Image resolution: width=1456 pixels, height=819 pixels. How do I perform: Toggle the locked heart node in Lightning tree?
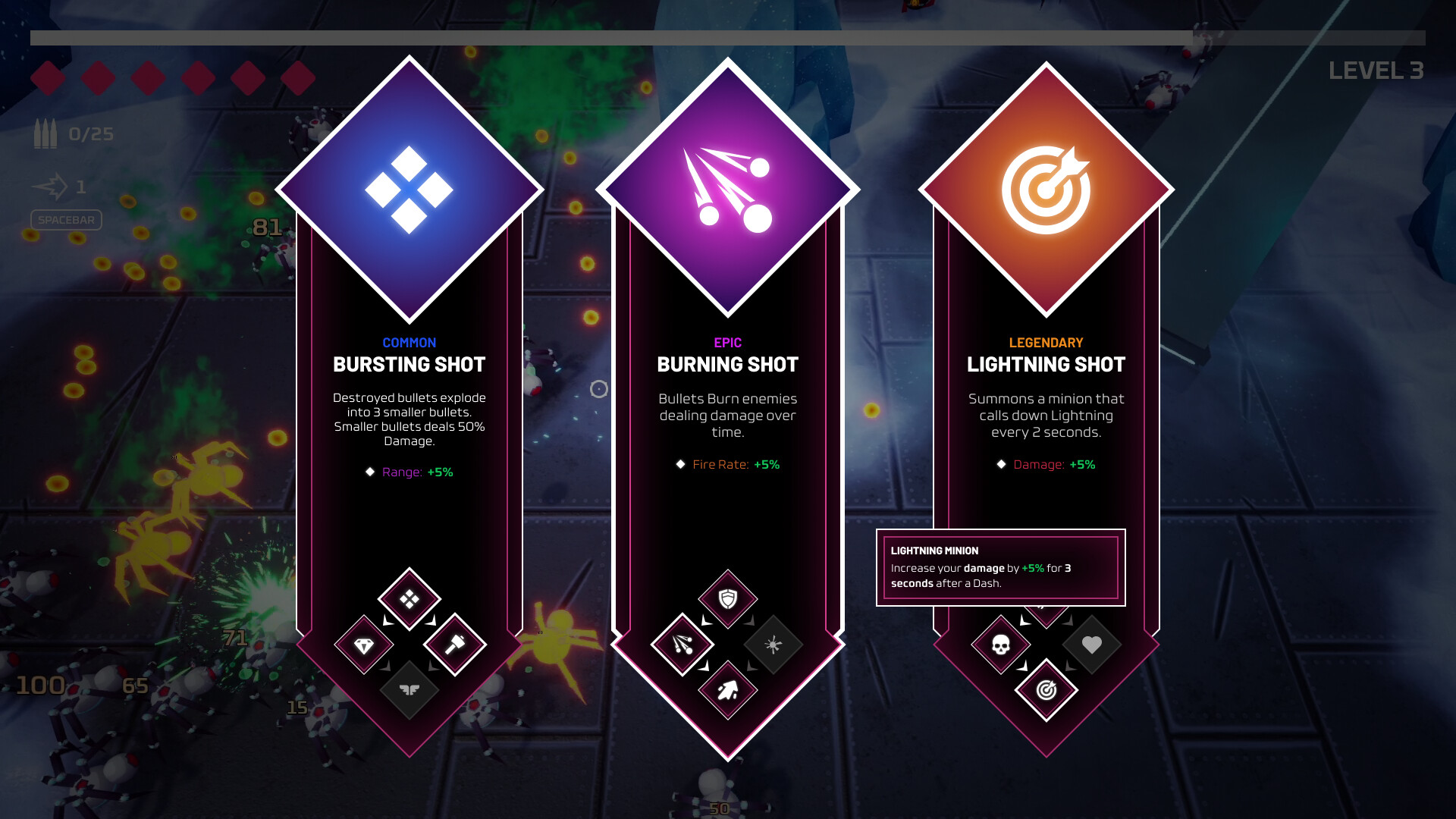coord(1090,646)
